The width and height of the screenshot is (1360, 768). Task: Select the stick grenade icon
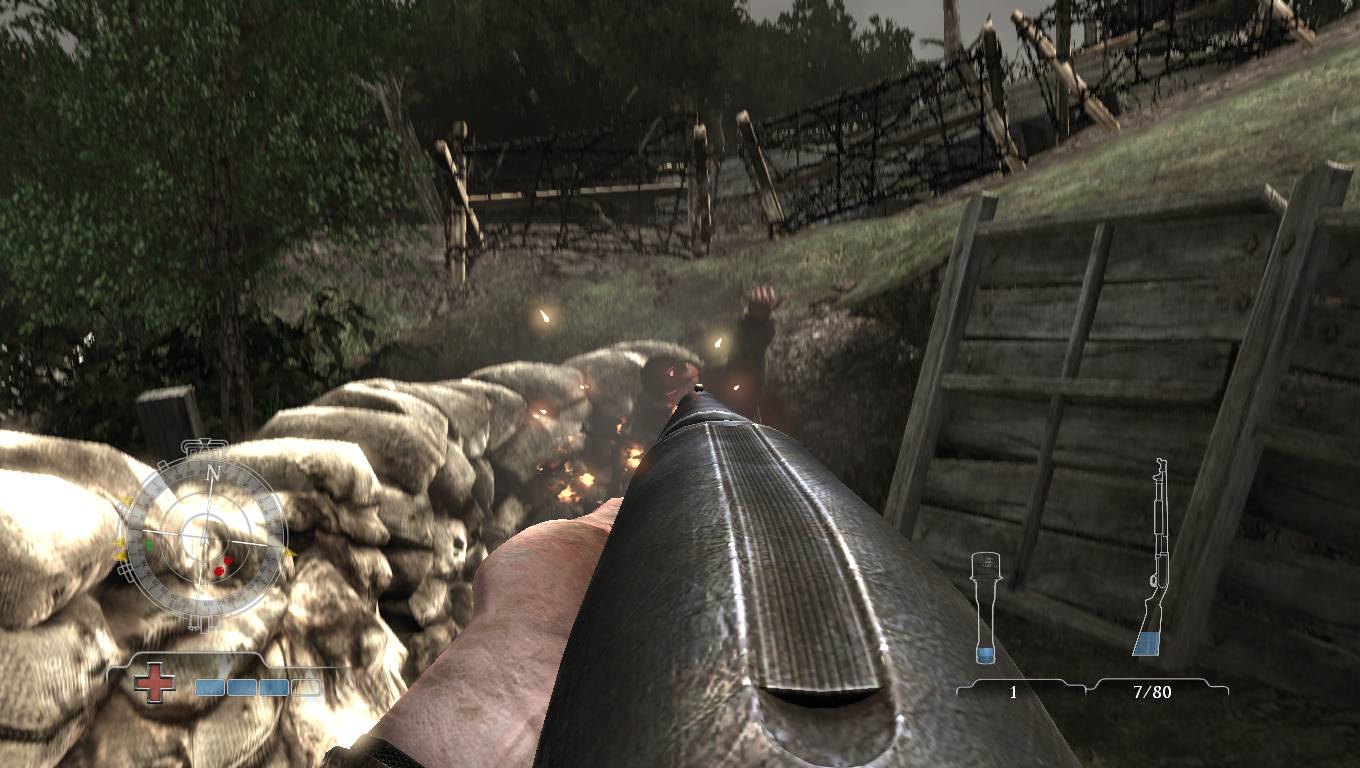[985, 609]
